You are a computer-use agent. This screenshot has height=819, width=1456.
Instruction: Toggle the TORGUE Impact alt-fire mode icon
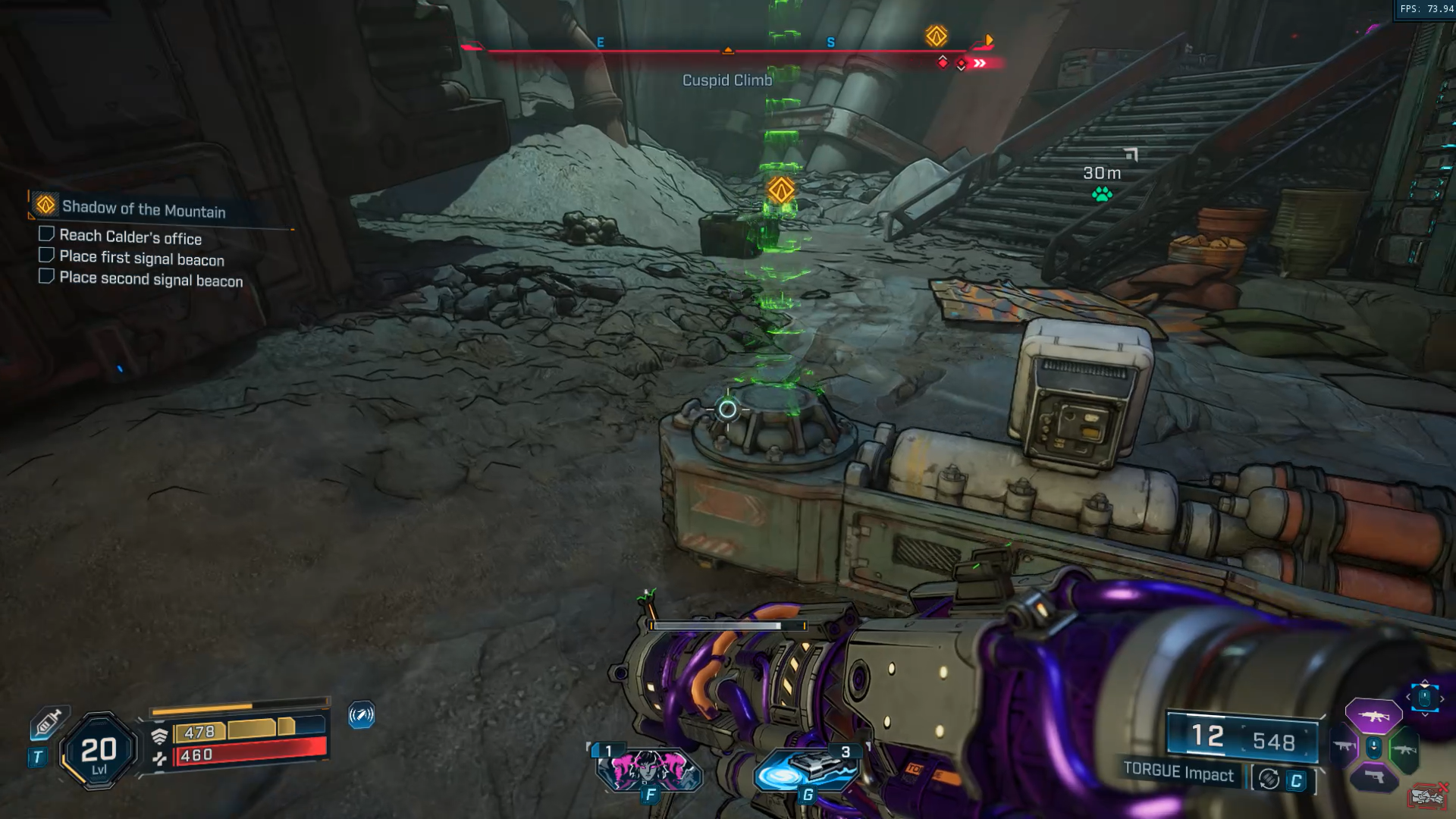click(1269, 779)
